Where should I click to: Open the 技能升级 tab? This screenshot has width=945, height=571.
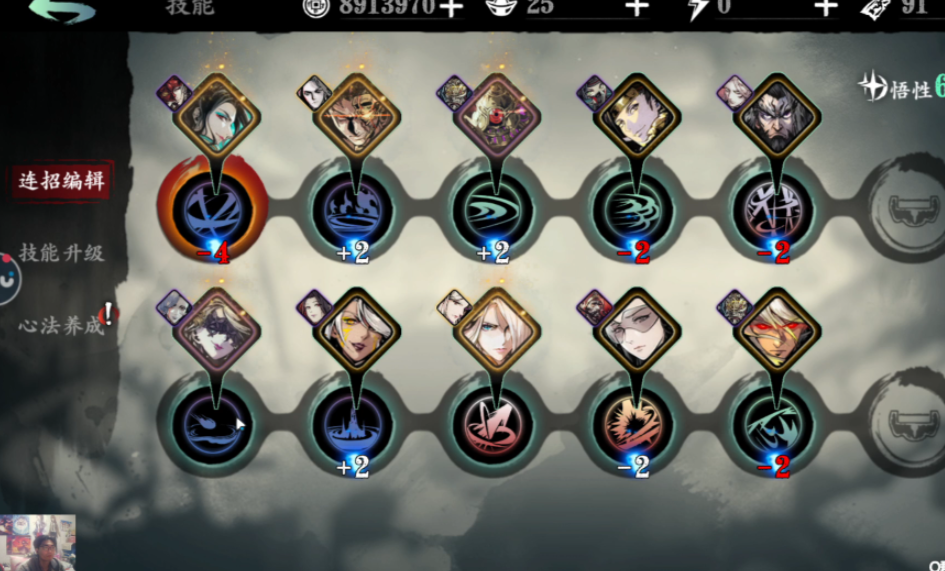coord(62,253)
